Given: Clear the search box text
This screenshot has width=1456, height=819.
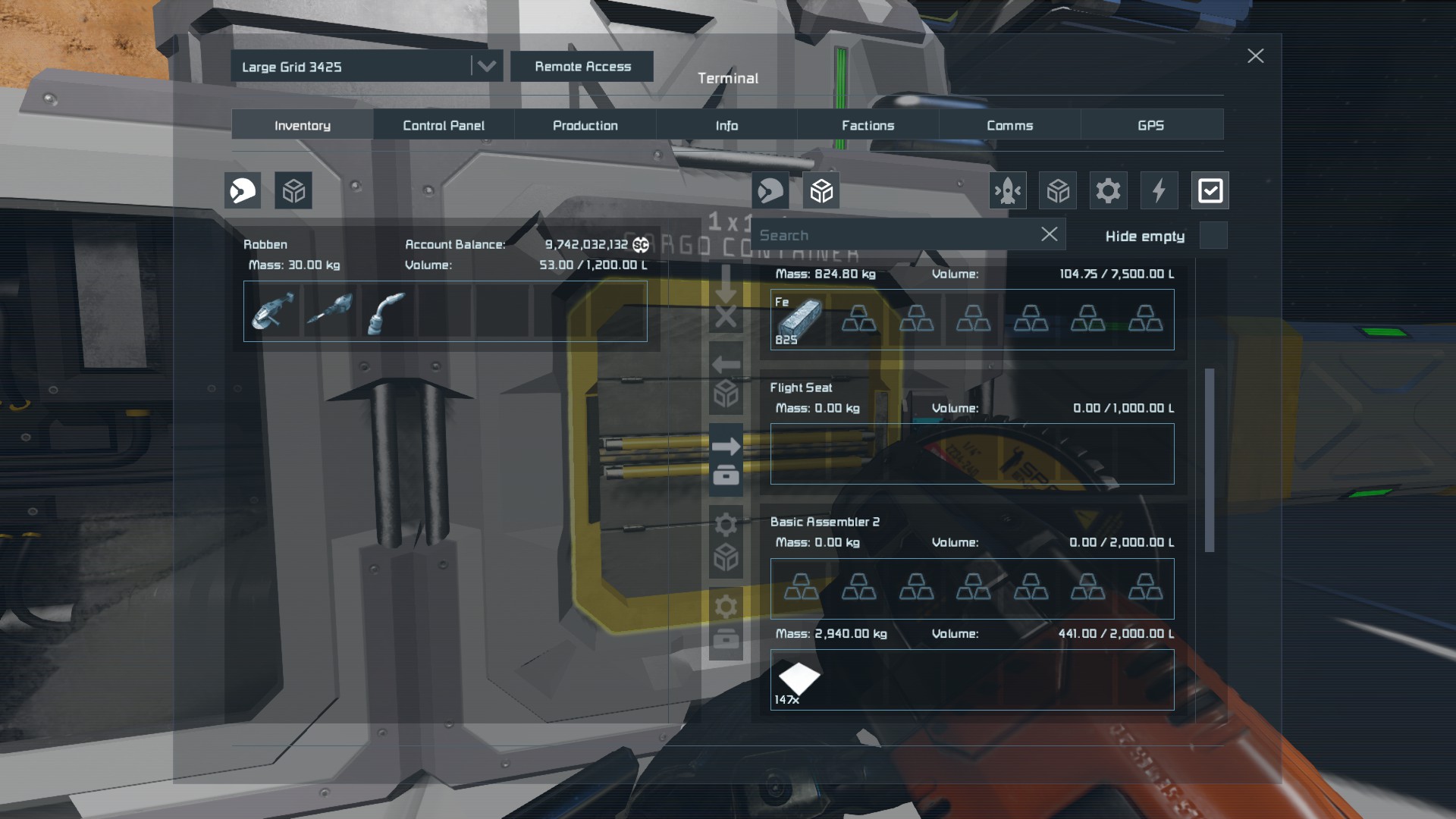Looking at the screenshot, I should 1049,234.
